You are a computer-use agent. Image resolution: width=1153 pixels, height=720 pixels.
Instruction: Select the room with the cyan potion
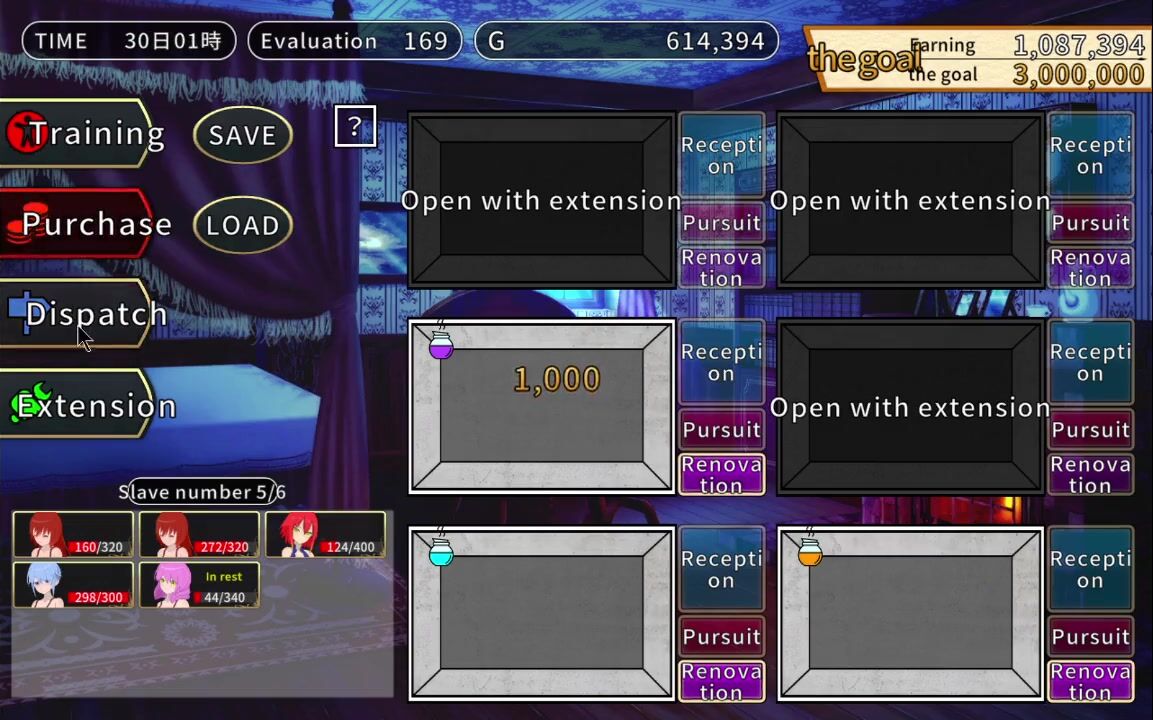541,612
